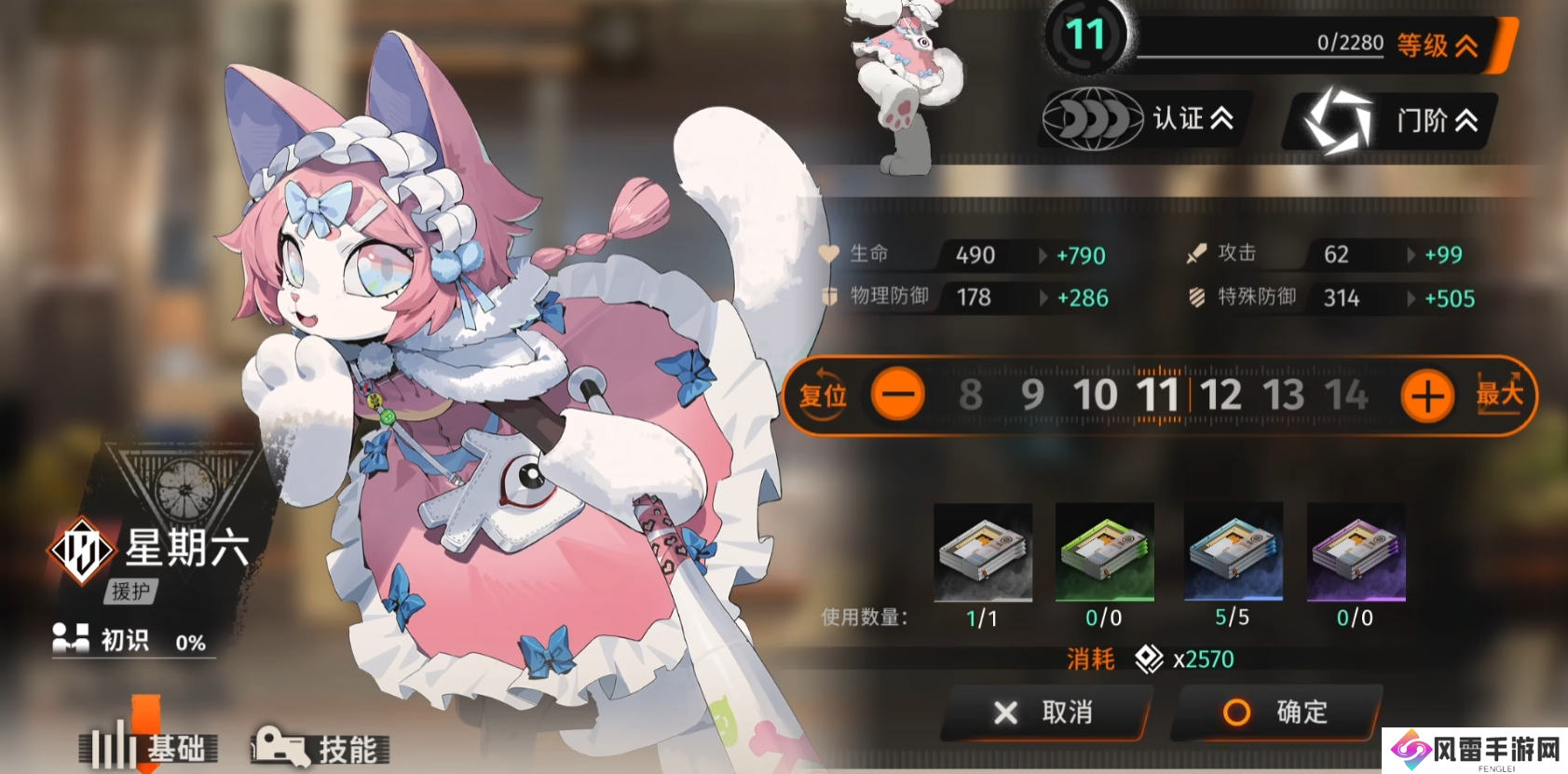The image size is (1568, 774).
Task: Switch to the 技能 skills tab
Action: [x=320, y=747]
